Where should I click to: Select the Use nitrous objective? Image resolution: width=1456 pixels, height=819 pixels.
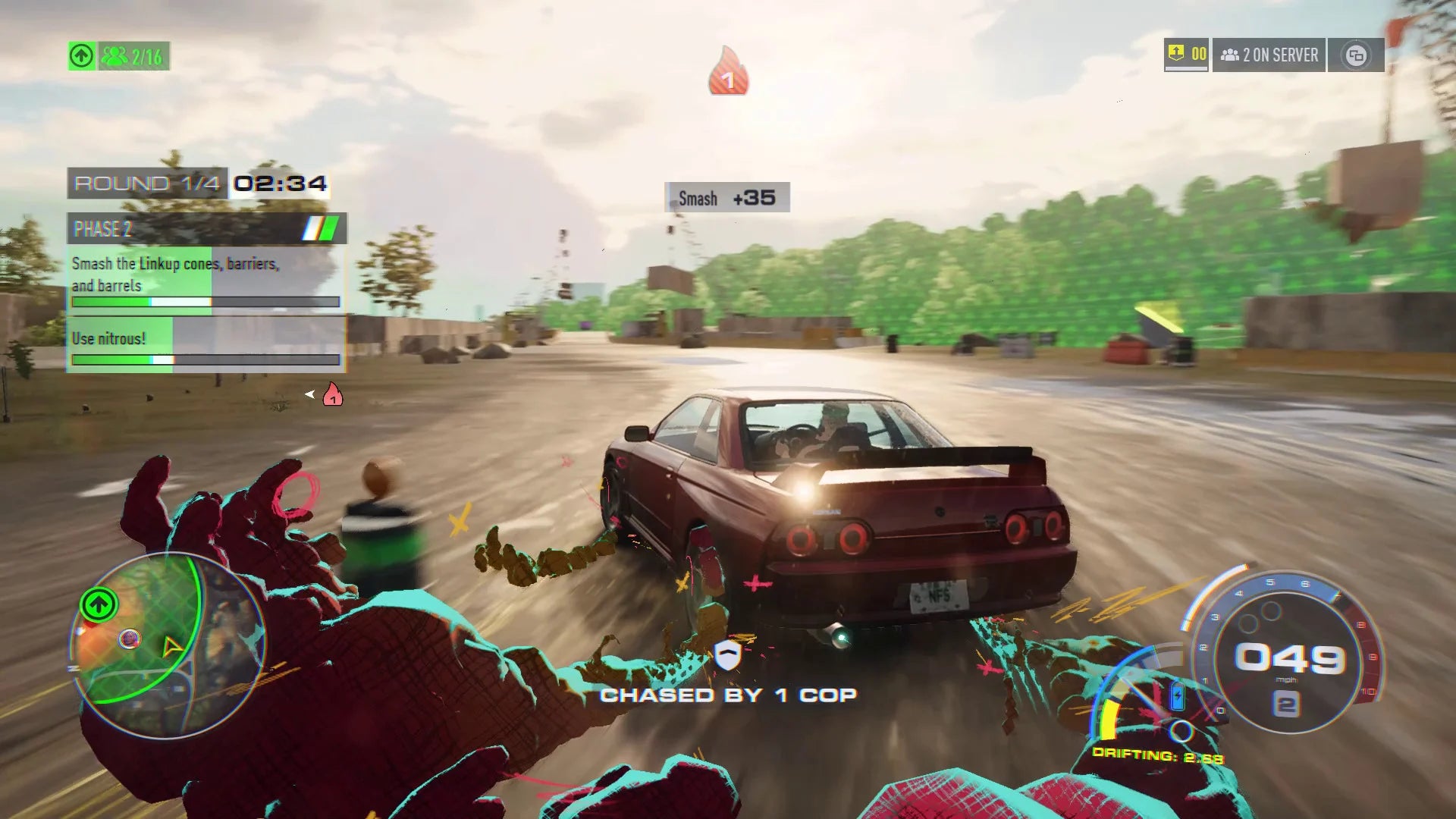(205, 344)
